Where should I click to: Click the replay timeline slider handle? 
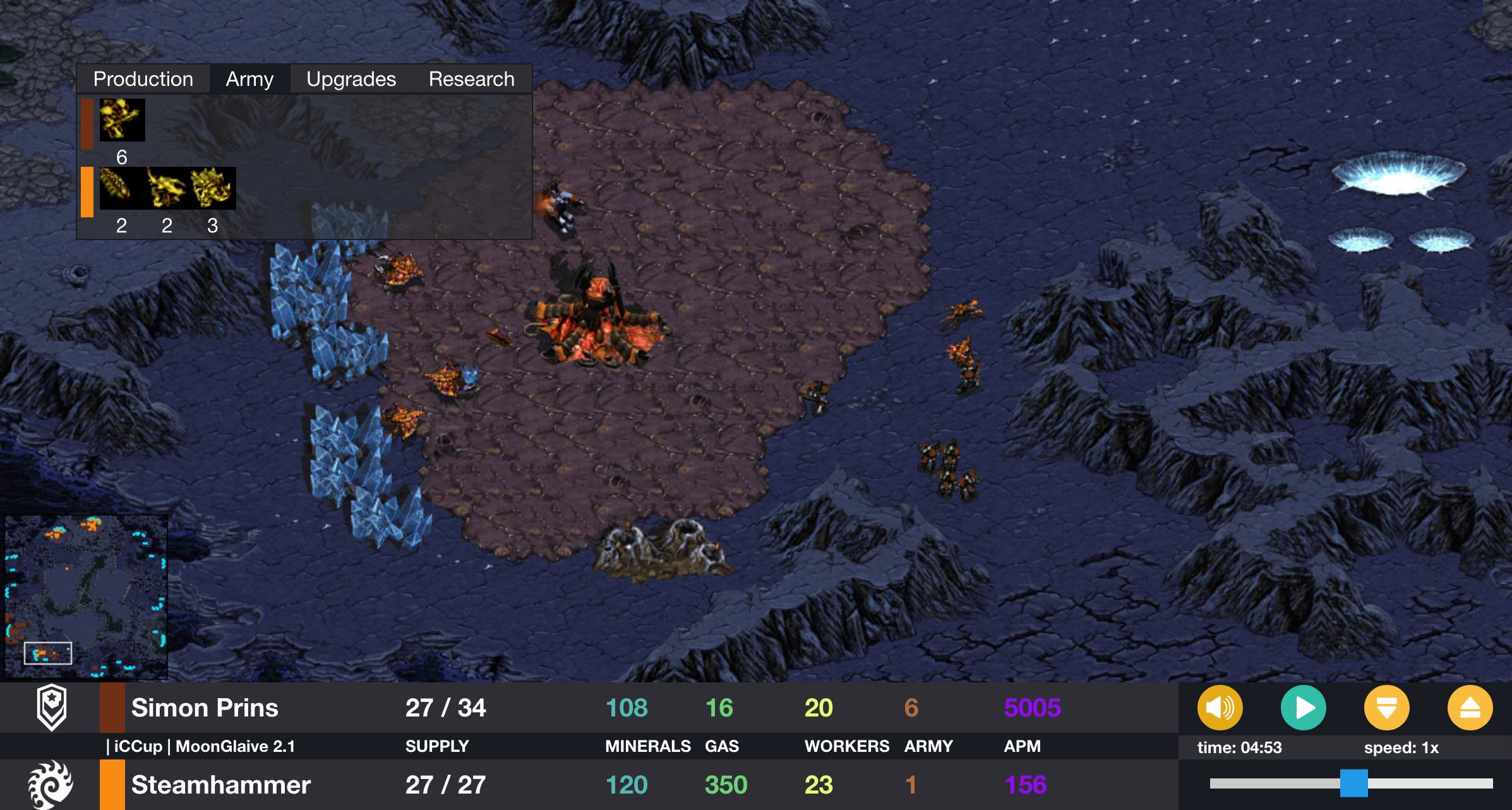[1353, 783]
